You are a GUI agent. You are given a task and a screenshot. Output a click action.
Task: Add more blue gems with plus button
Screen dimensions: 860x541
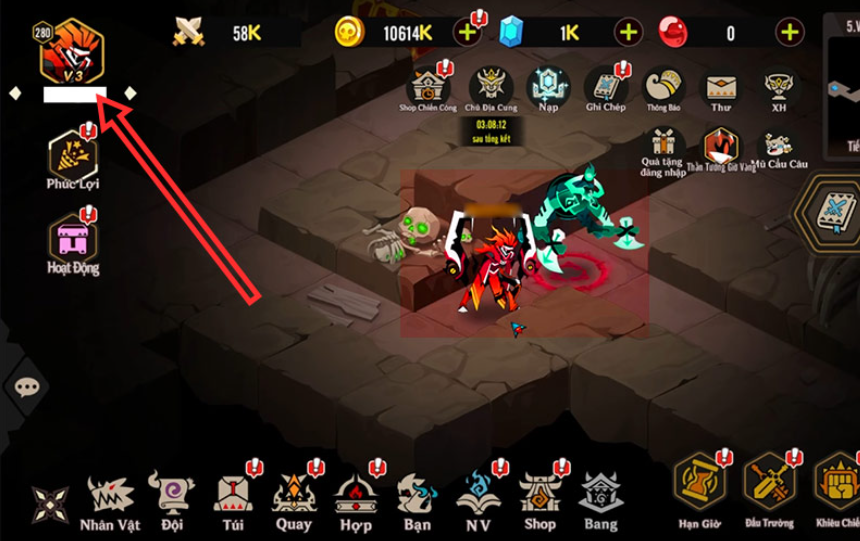coord(628,33)
